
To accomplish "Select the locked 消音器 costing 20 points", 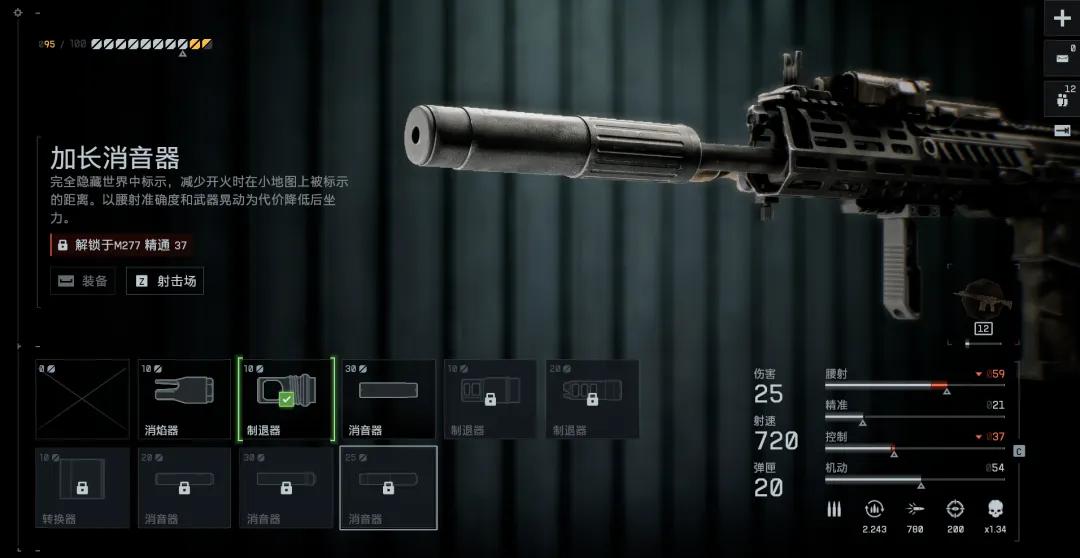I will pyautogui.click(x=184, y=488).
